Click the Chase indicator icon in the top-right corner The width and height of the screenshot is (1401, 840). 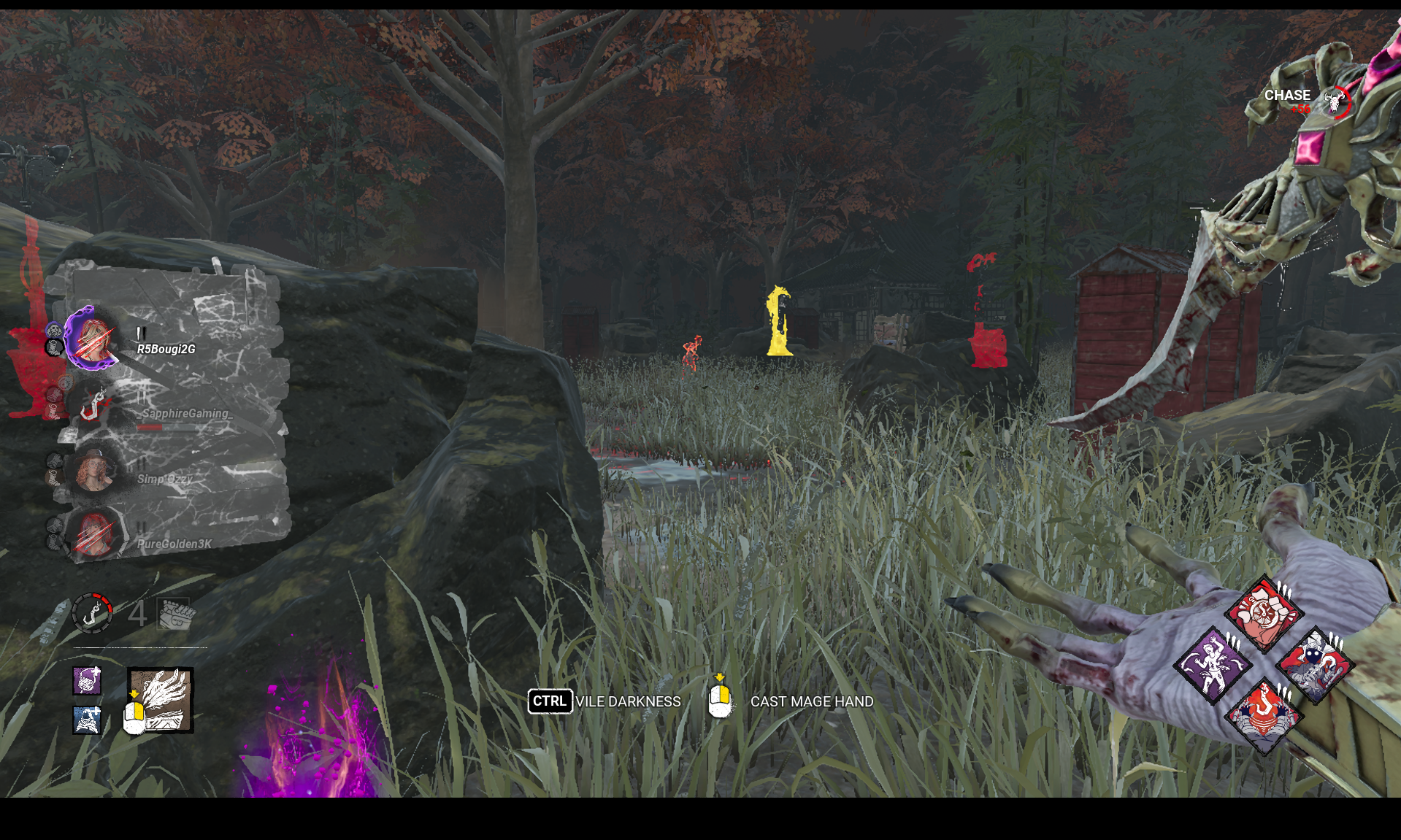[1335, 102]
